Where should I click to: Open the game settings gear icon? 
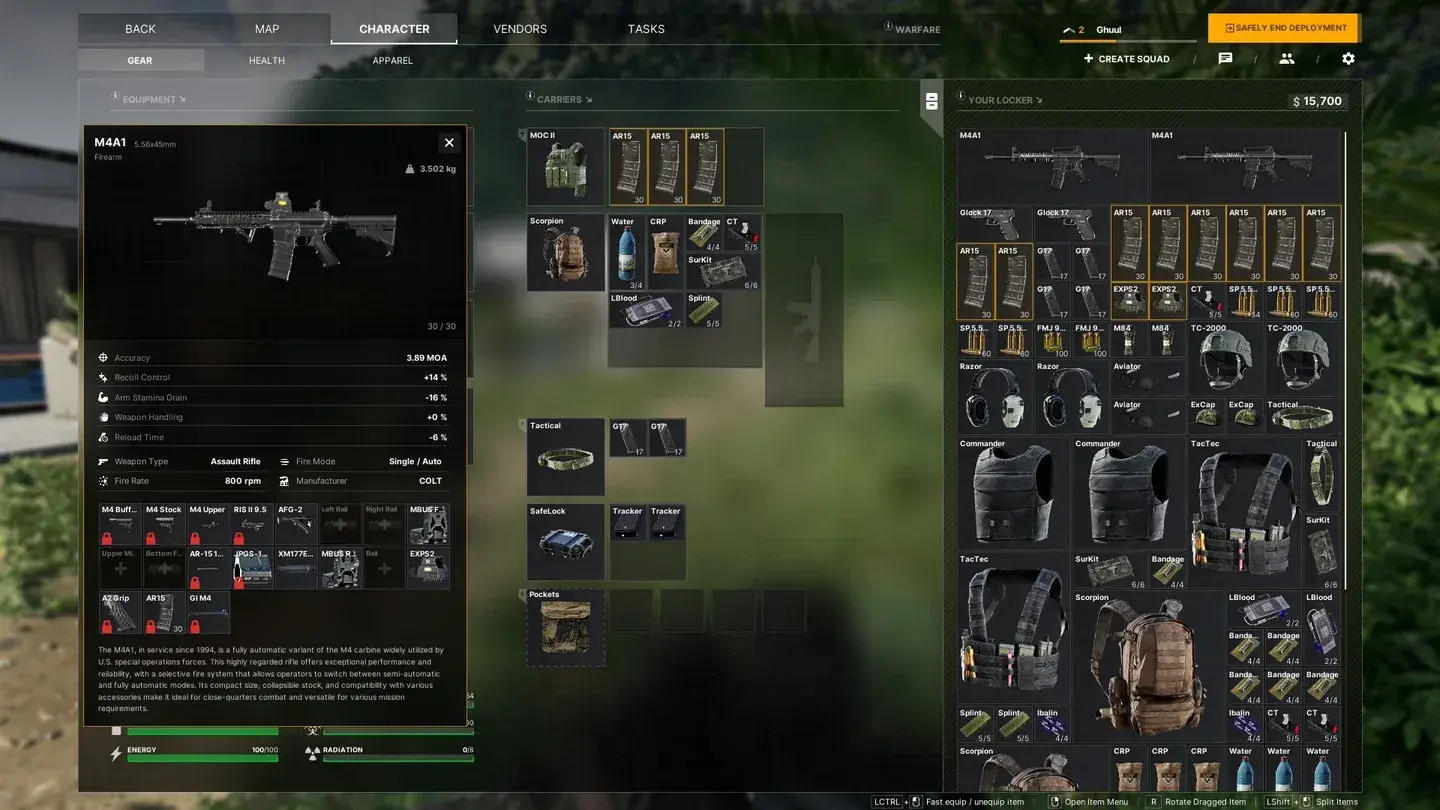pos(1348,58)
